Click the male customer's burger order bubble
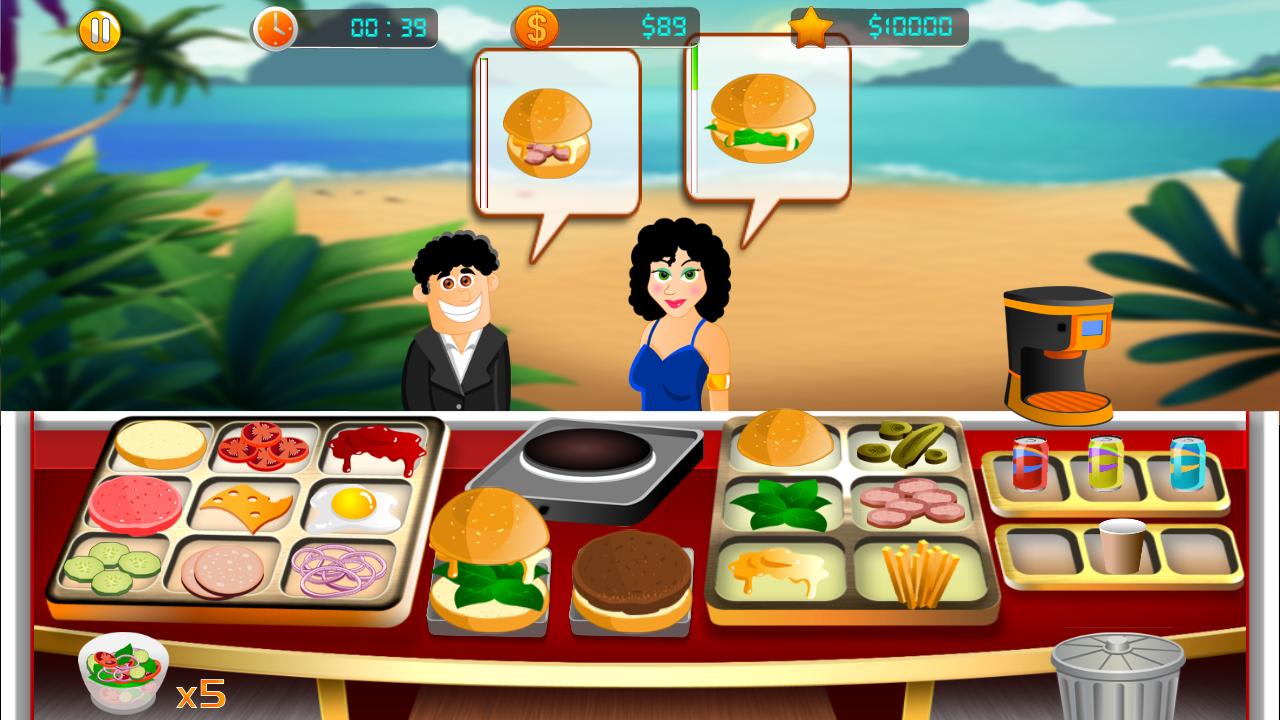Screen dimensions: 1280x720 [557, 130]
